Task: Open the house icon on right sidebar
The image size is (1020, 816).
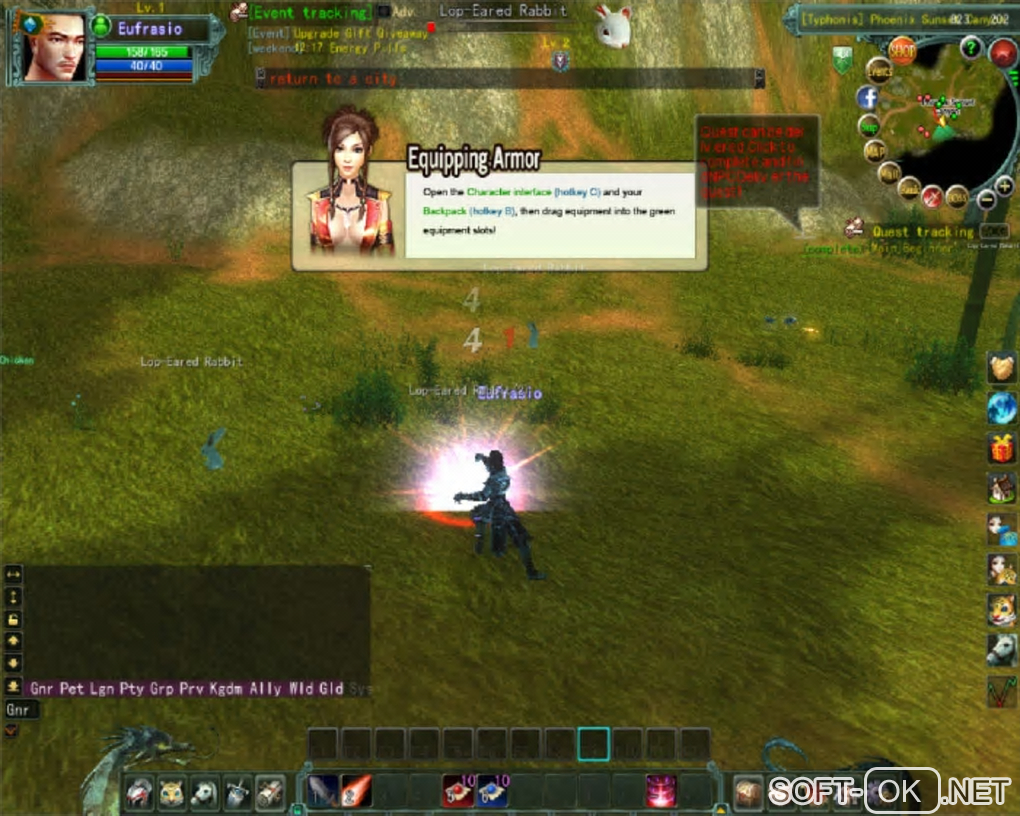Action: [1001, 488]
